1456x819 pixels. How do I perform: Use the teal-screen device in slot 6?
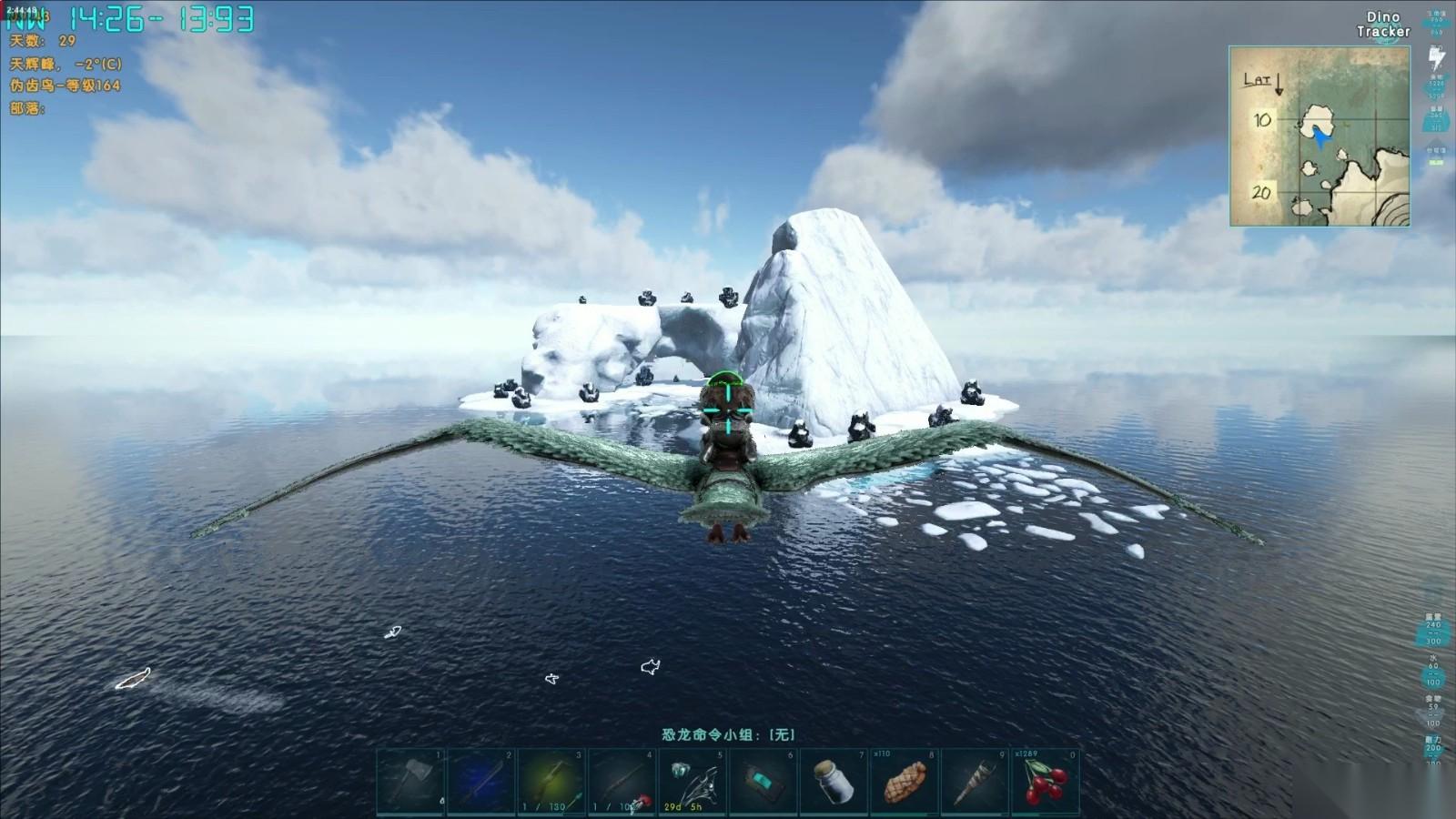click(763, 782)
